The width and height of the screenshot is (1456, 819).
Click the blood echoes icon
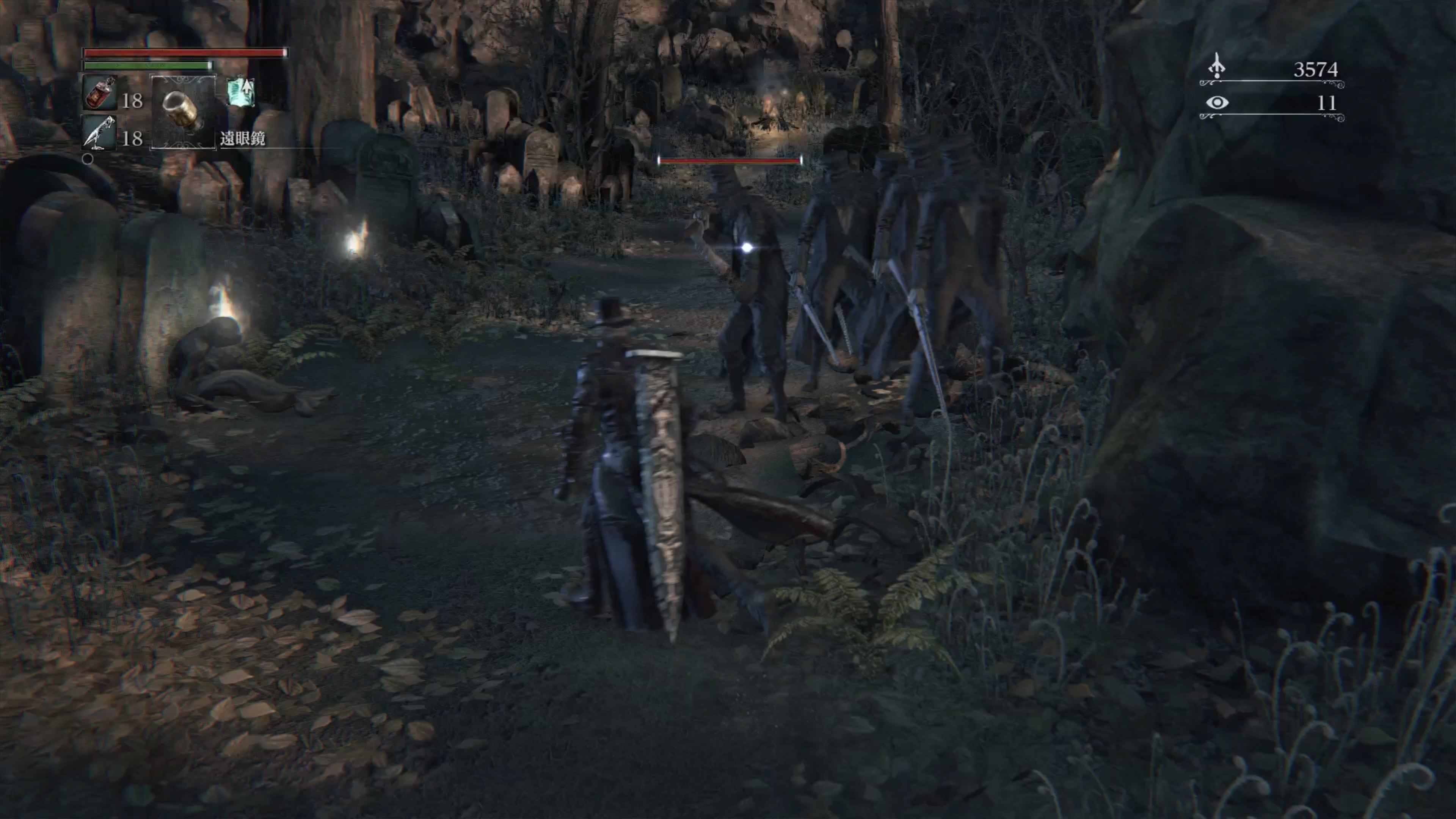1216,67
